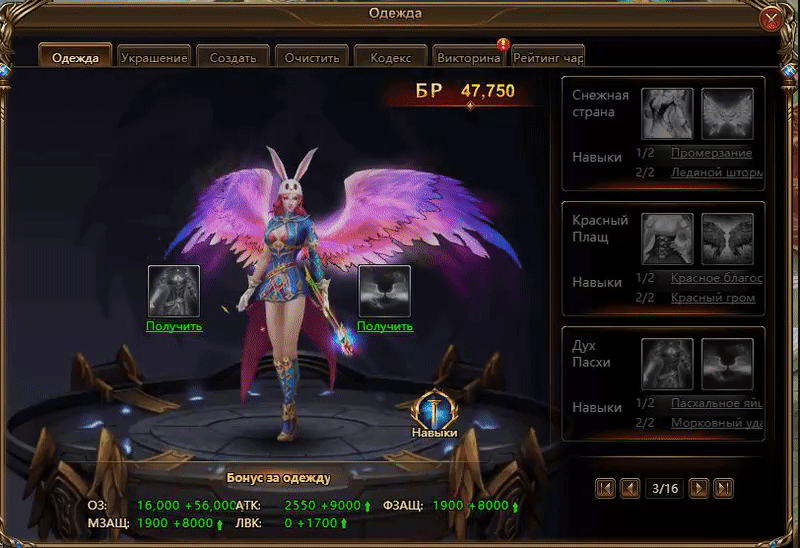Select the Одежда tab
The height and width of the screenshot is (548, 800).
coord(75,57)
